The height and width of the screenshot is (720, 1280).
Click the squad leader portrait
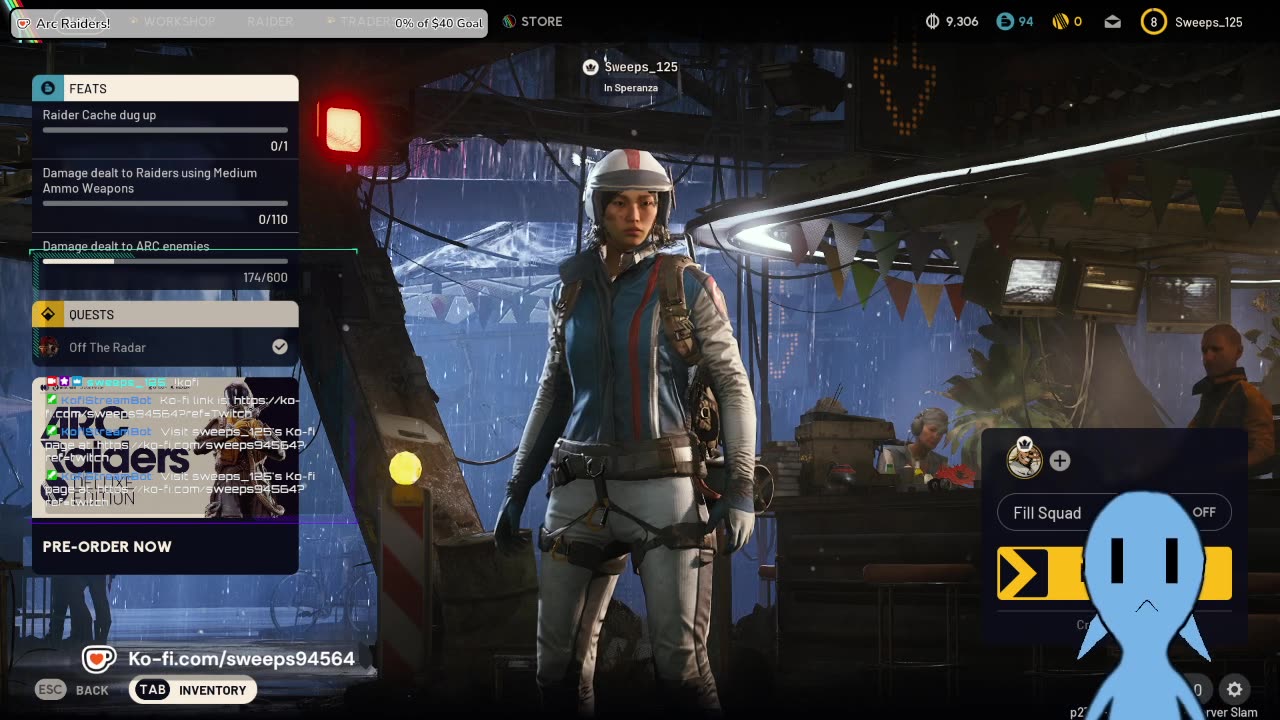coord(1024,459)
